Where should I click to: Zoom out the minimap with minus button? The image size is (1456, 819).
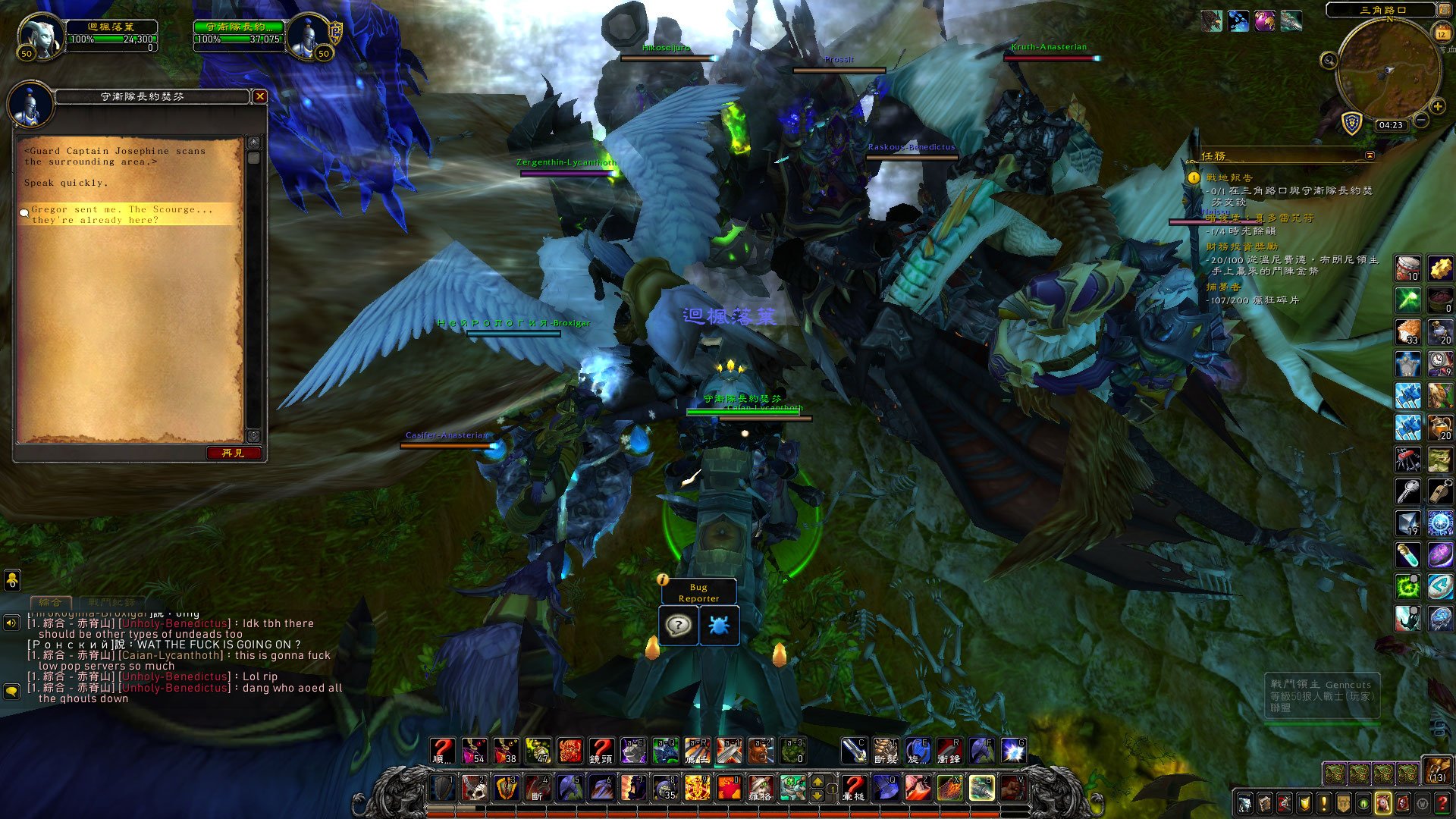pyautogui.click(x=1421, y=120)
